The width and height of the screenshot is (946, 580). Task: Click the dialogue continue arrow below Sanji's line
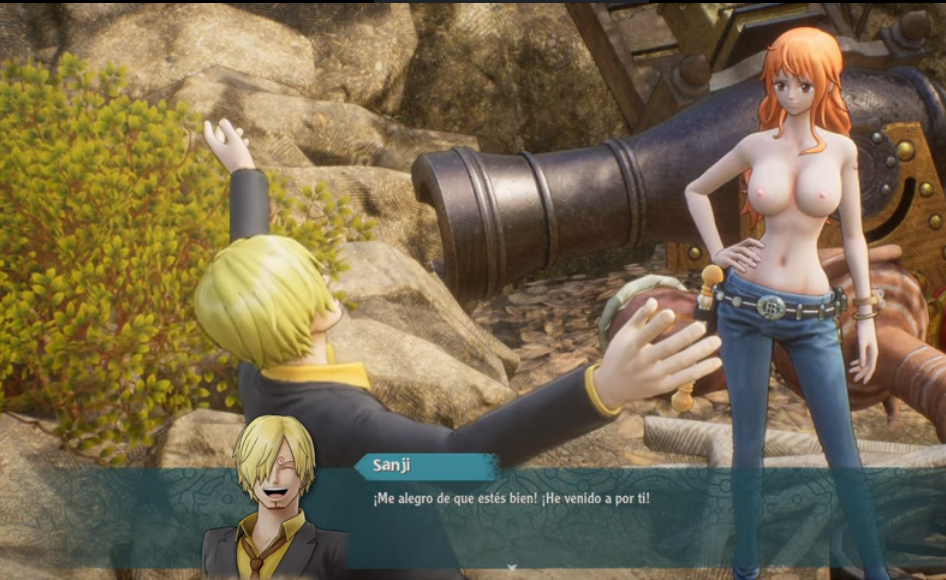coord(512,569)
